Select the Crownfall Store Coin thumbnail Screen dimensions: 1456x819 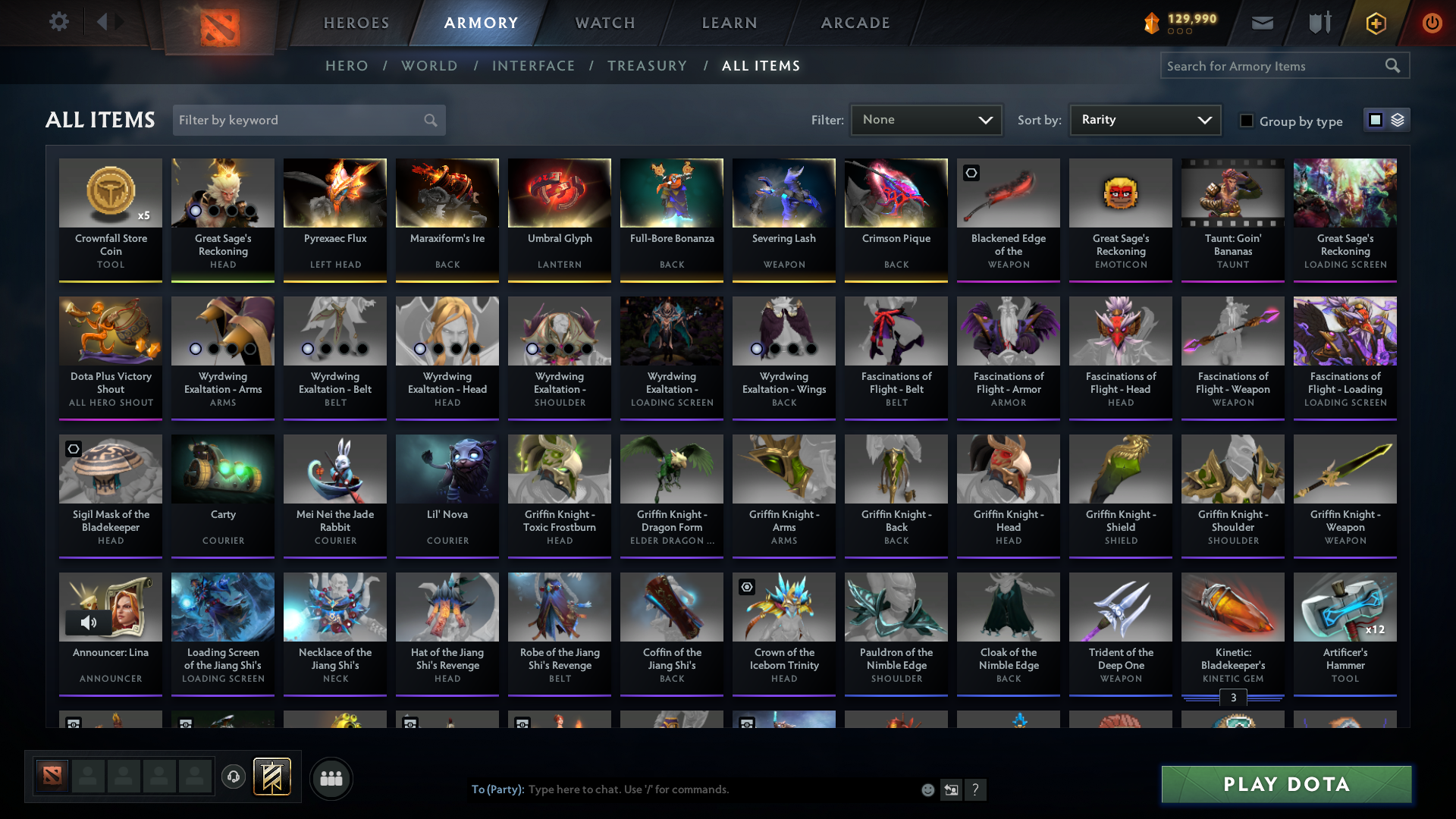point(111,193)
